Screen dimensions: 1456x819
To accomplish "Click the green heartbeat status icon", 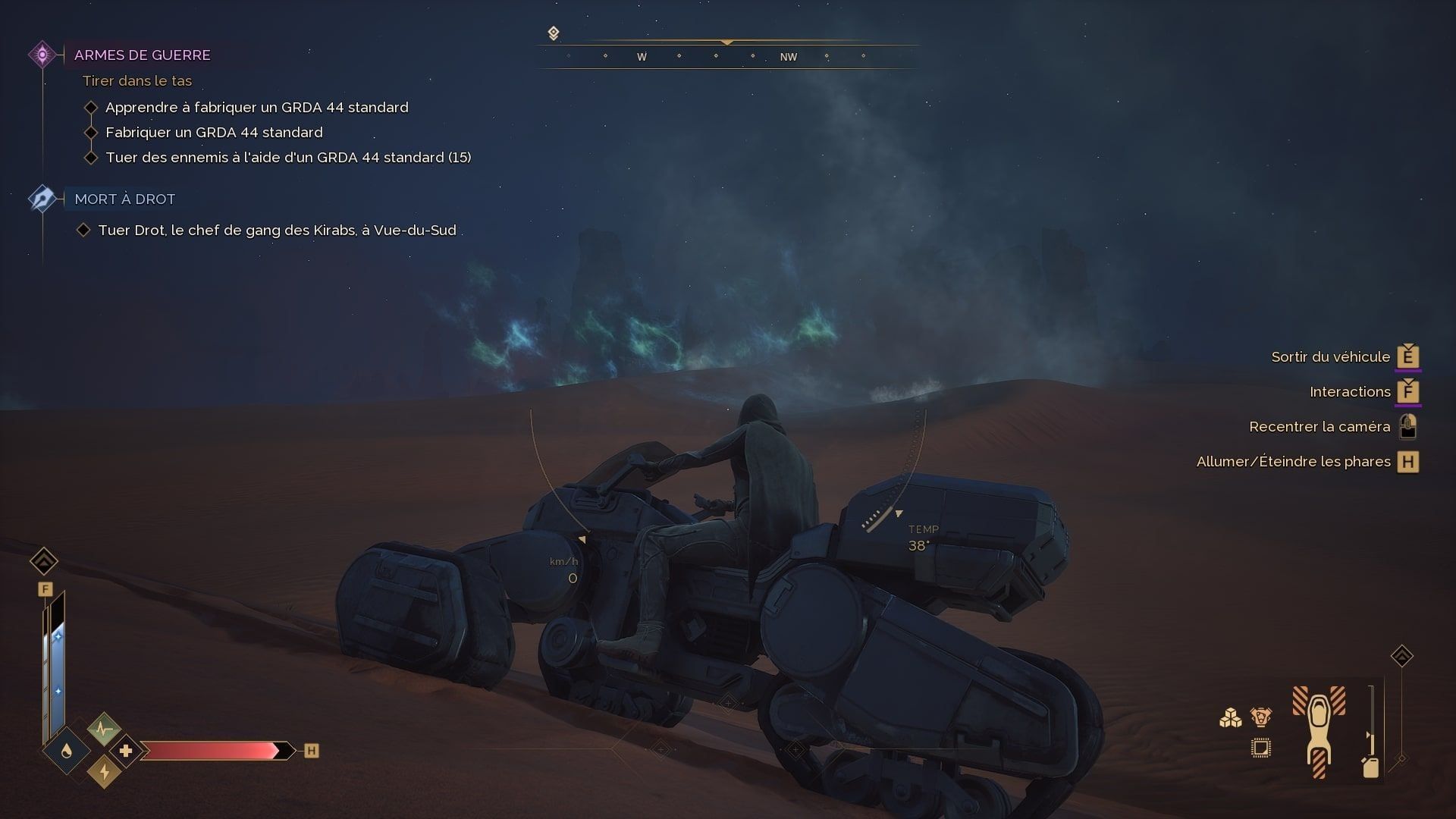I will 104,730.
